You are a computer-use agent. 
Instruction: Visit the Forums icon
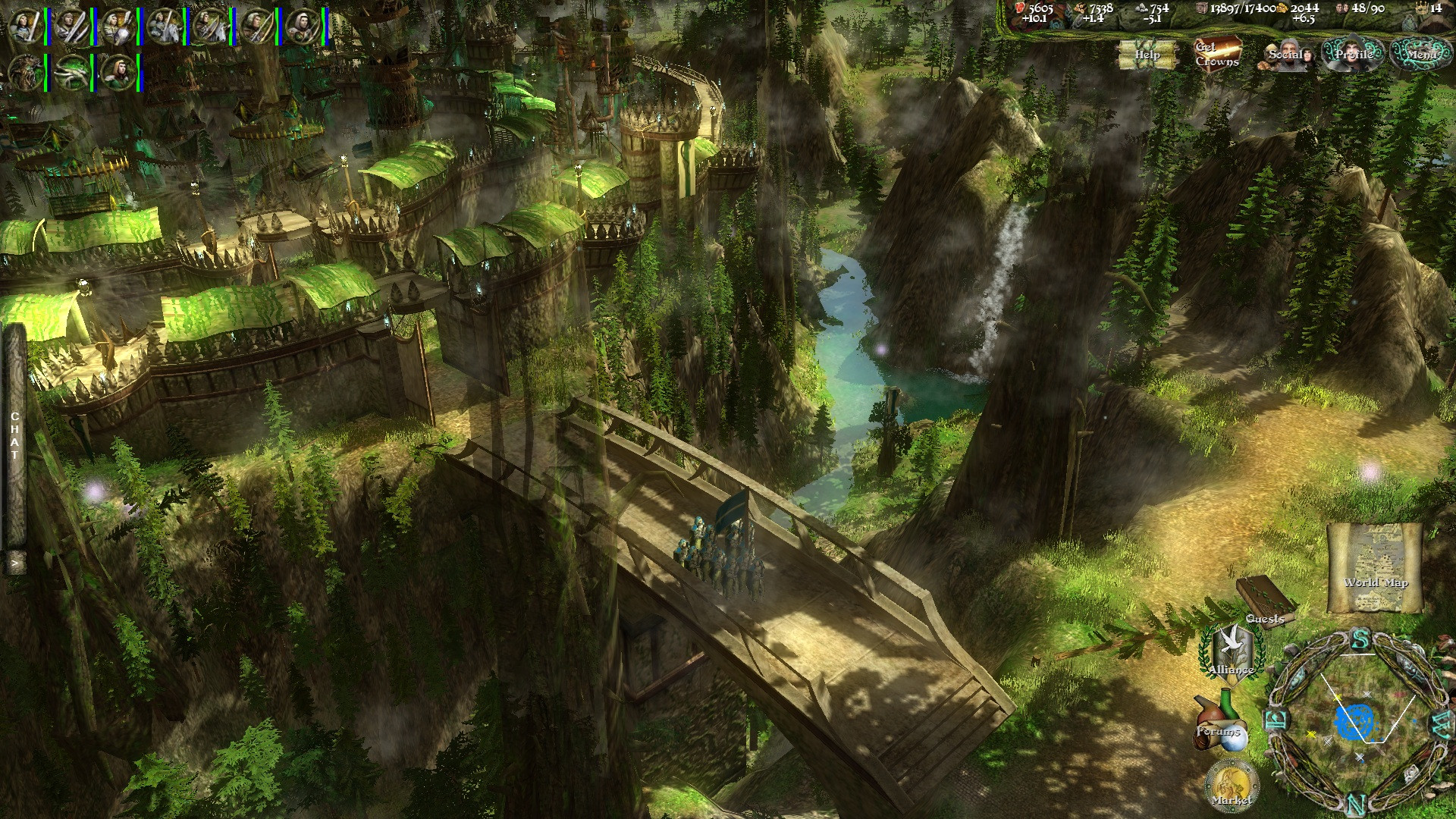(x=1218, y=723)
